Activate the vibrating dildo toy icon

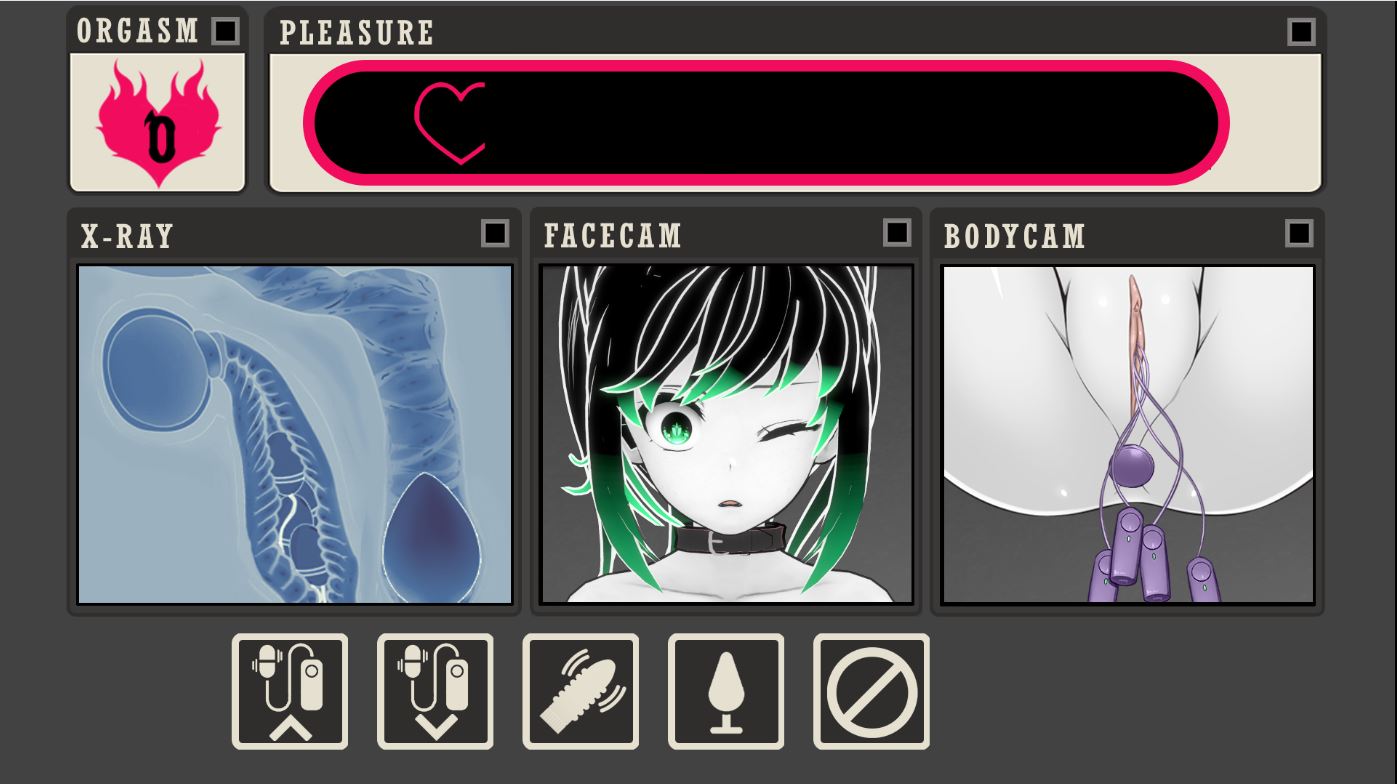point(579,691)
